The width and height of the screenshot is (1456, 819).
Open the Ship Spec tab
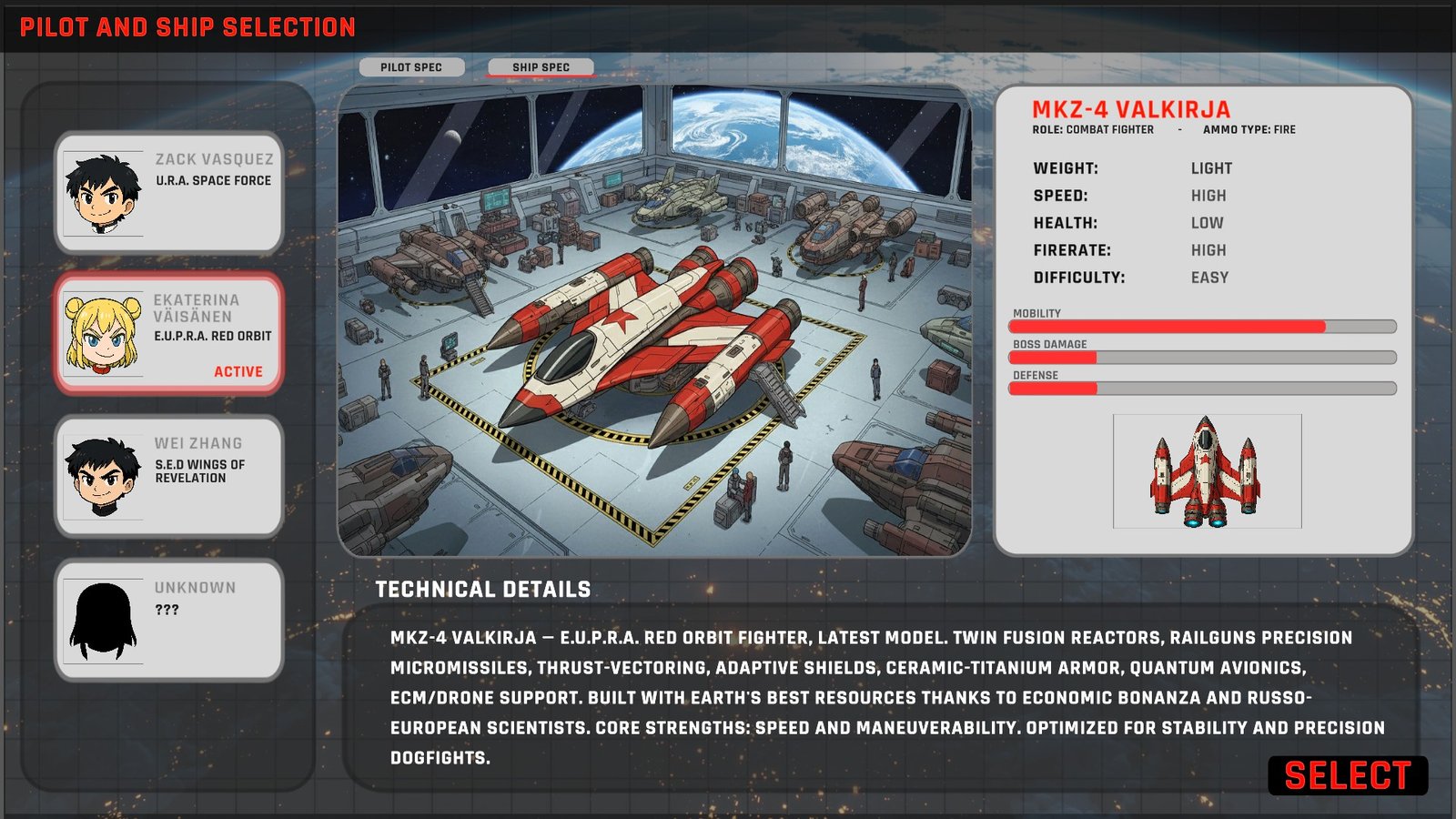(541, 67)
